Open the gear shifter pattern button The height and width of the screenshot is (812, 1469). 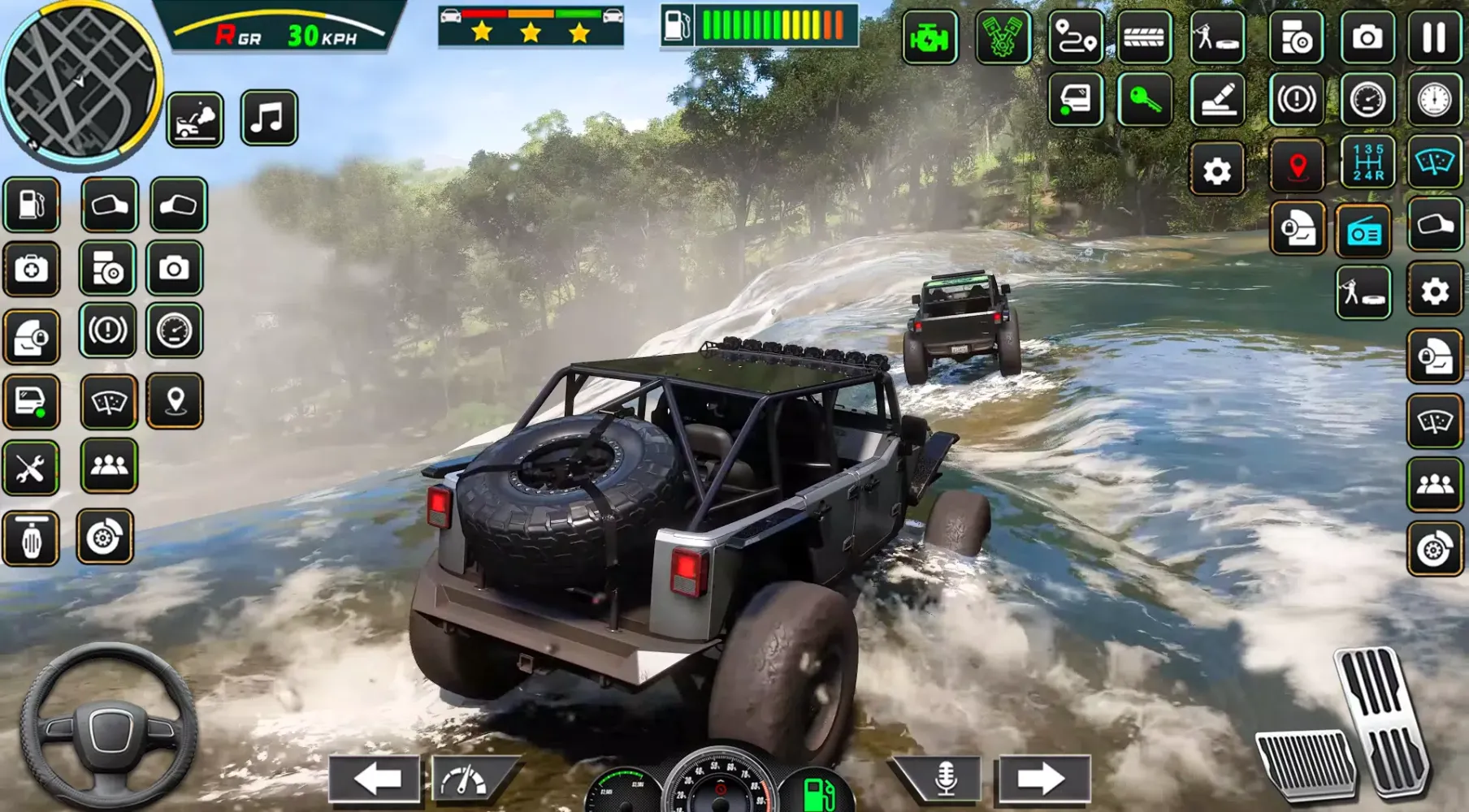tap(1368, 163)
